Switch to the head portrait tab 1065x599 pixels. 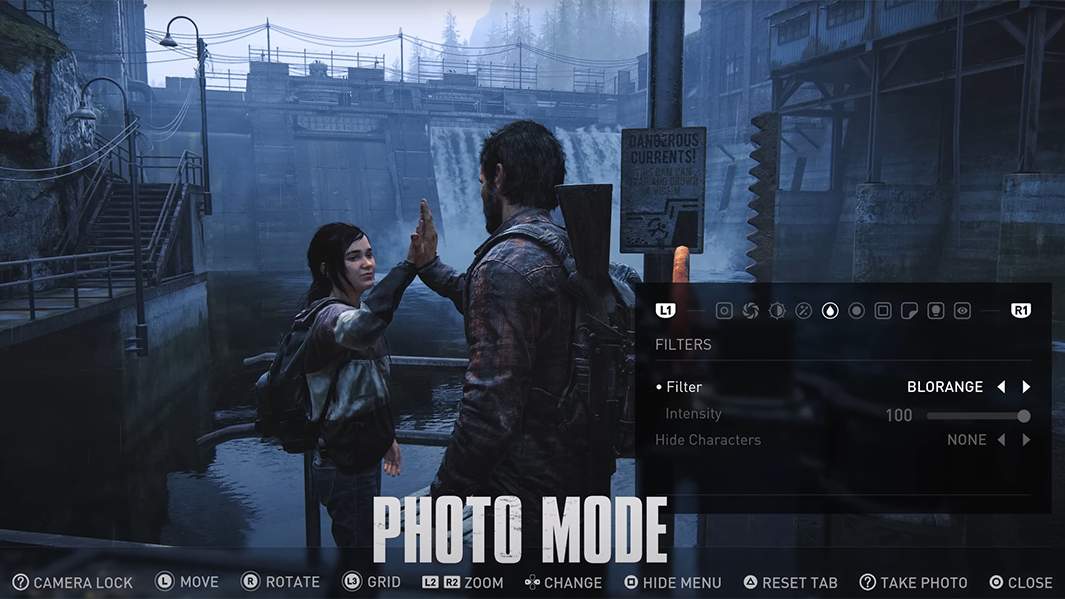pos(936,311)
